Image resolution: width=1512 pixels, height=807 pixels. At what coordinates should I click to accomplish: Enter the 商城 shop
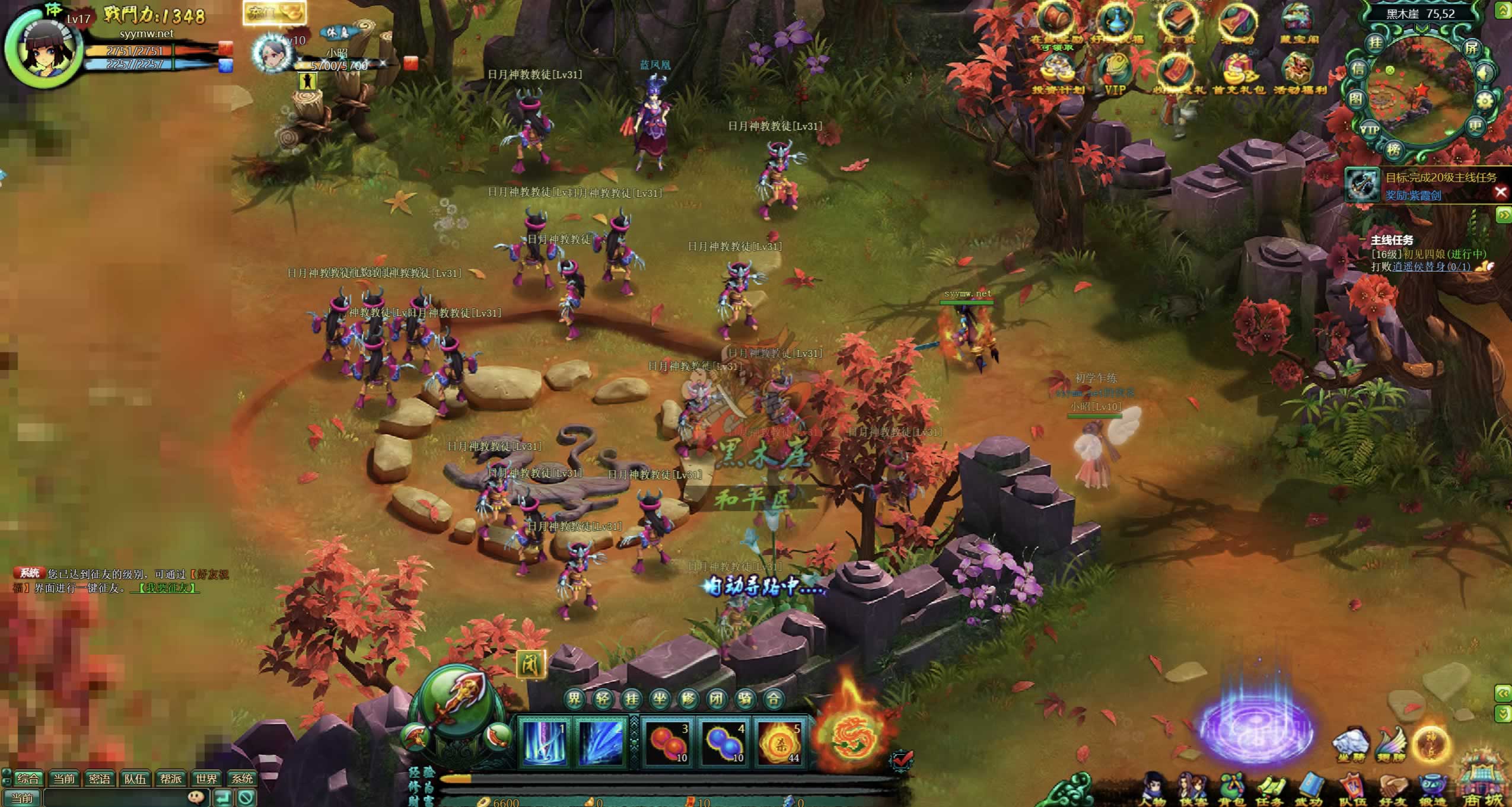[x=1483, y=783]
